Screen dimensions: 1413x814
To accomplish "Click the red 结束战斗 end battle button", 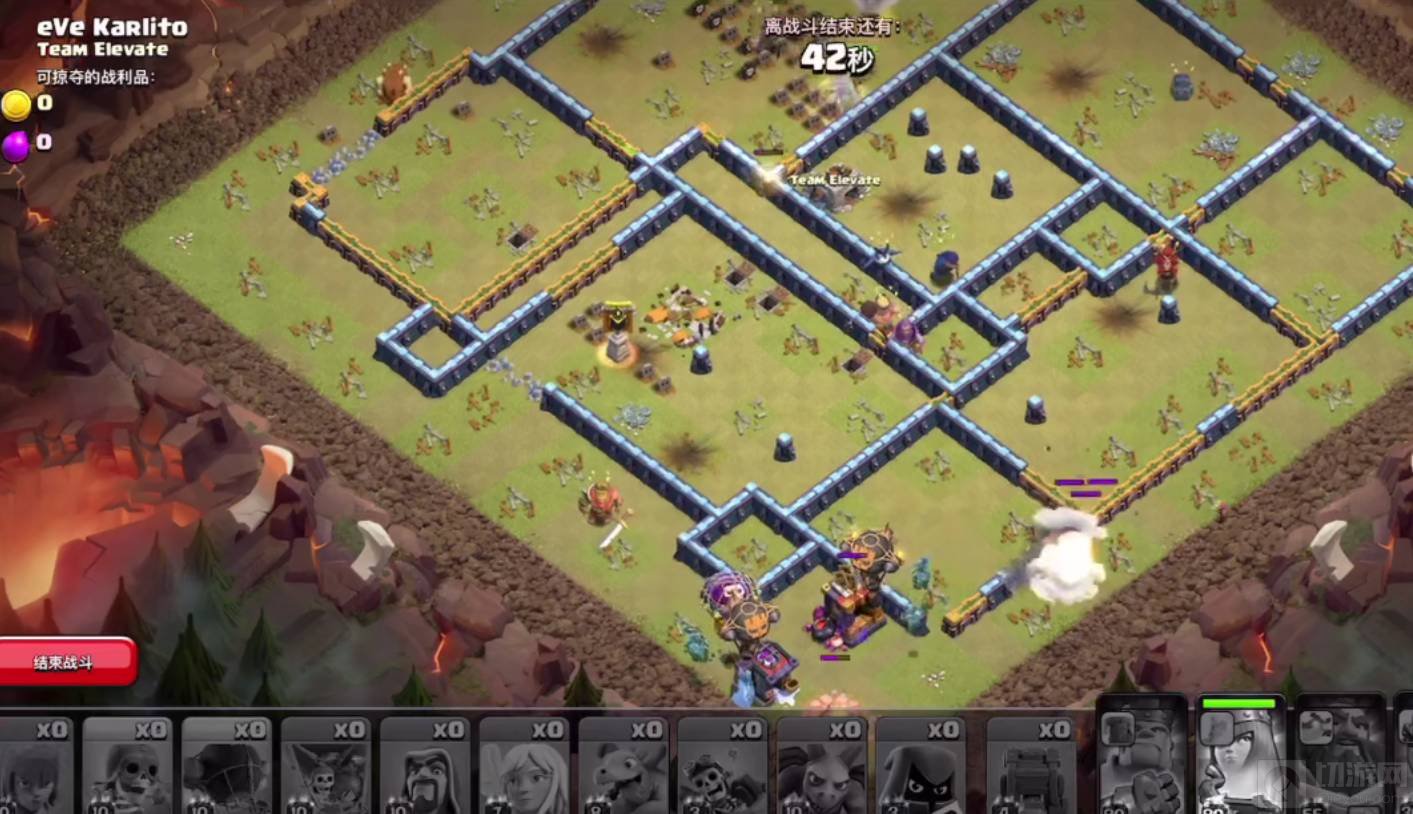I will pos(67,662).
